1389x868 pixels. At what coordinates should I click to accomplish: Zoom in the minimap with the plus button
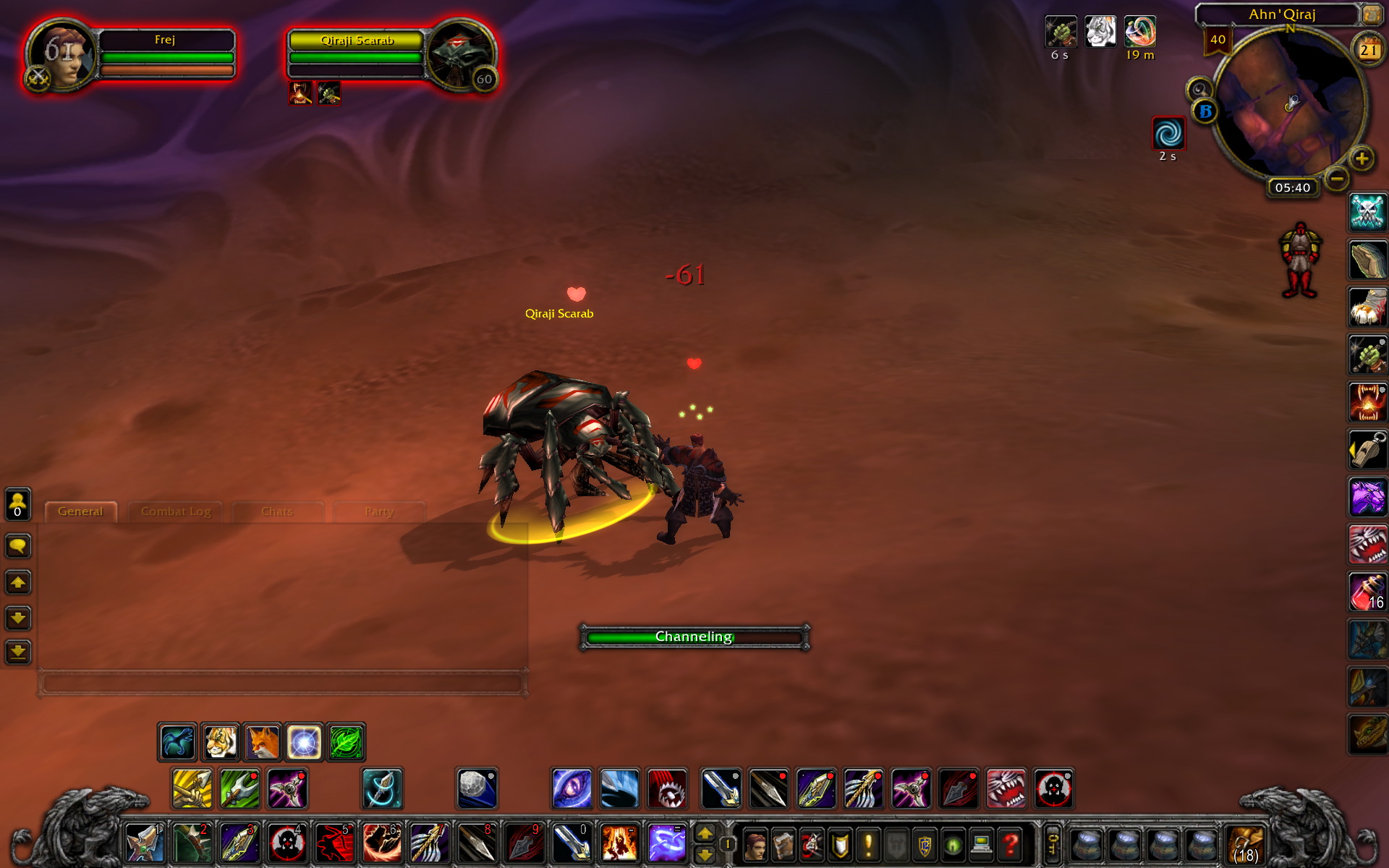tap(1362, 159)
